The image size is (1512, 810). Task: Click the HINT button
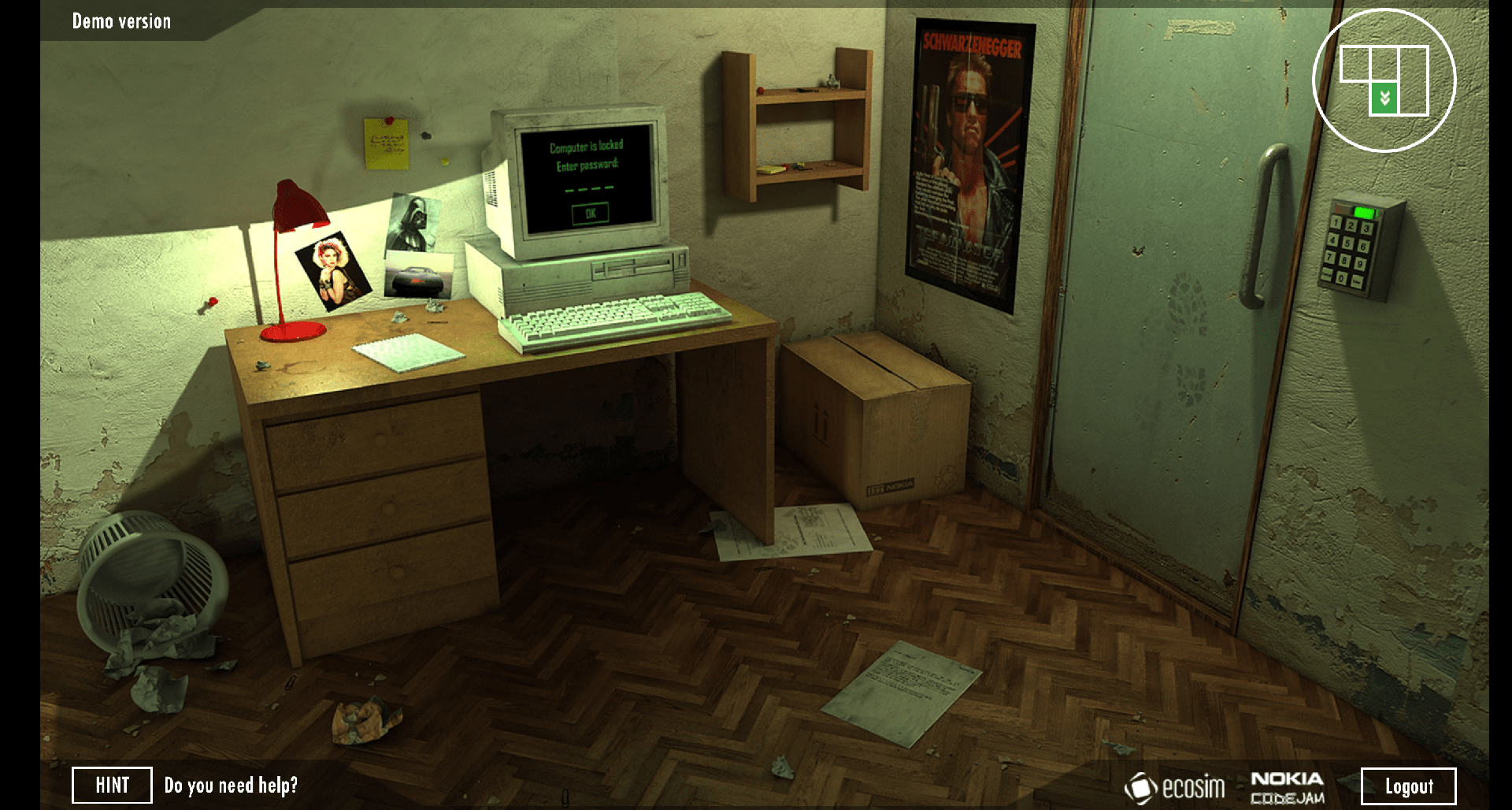point(111,785)
